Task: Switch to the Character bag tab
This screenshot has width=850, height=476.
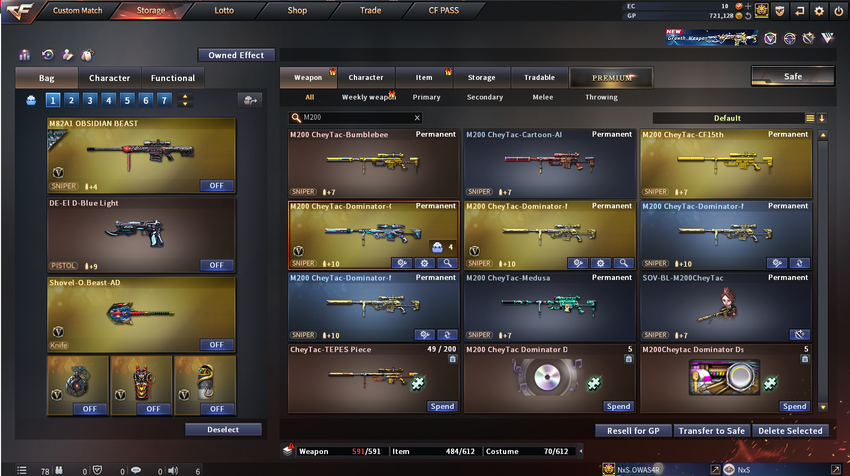Action: (x=109, y=77)
